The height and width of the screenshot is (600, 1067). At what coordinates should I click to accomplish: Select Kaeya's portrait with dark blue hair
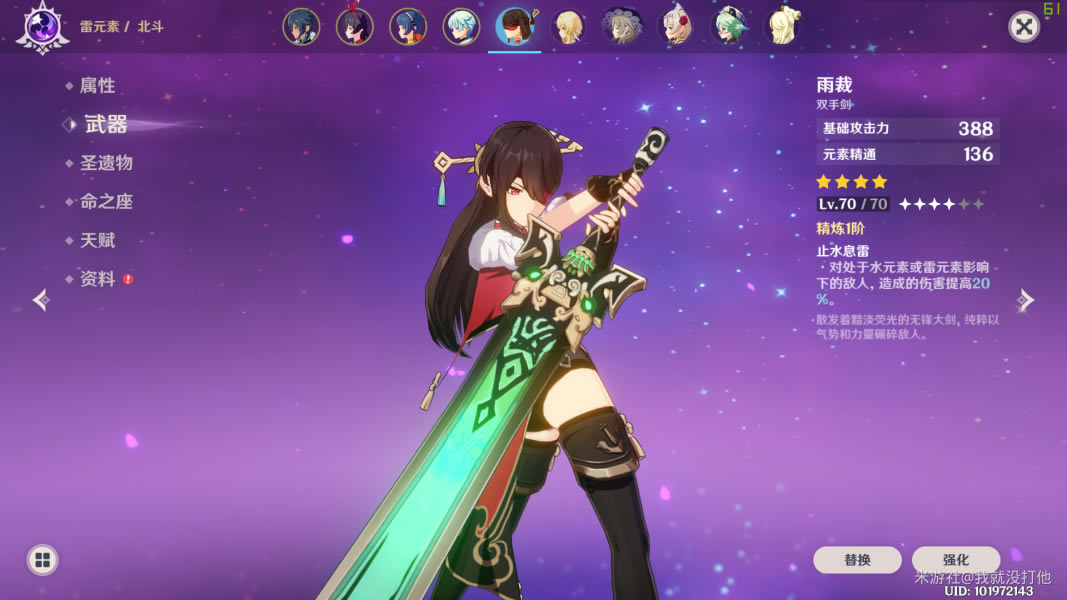(x=301, y=26)
